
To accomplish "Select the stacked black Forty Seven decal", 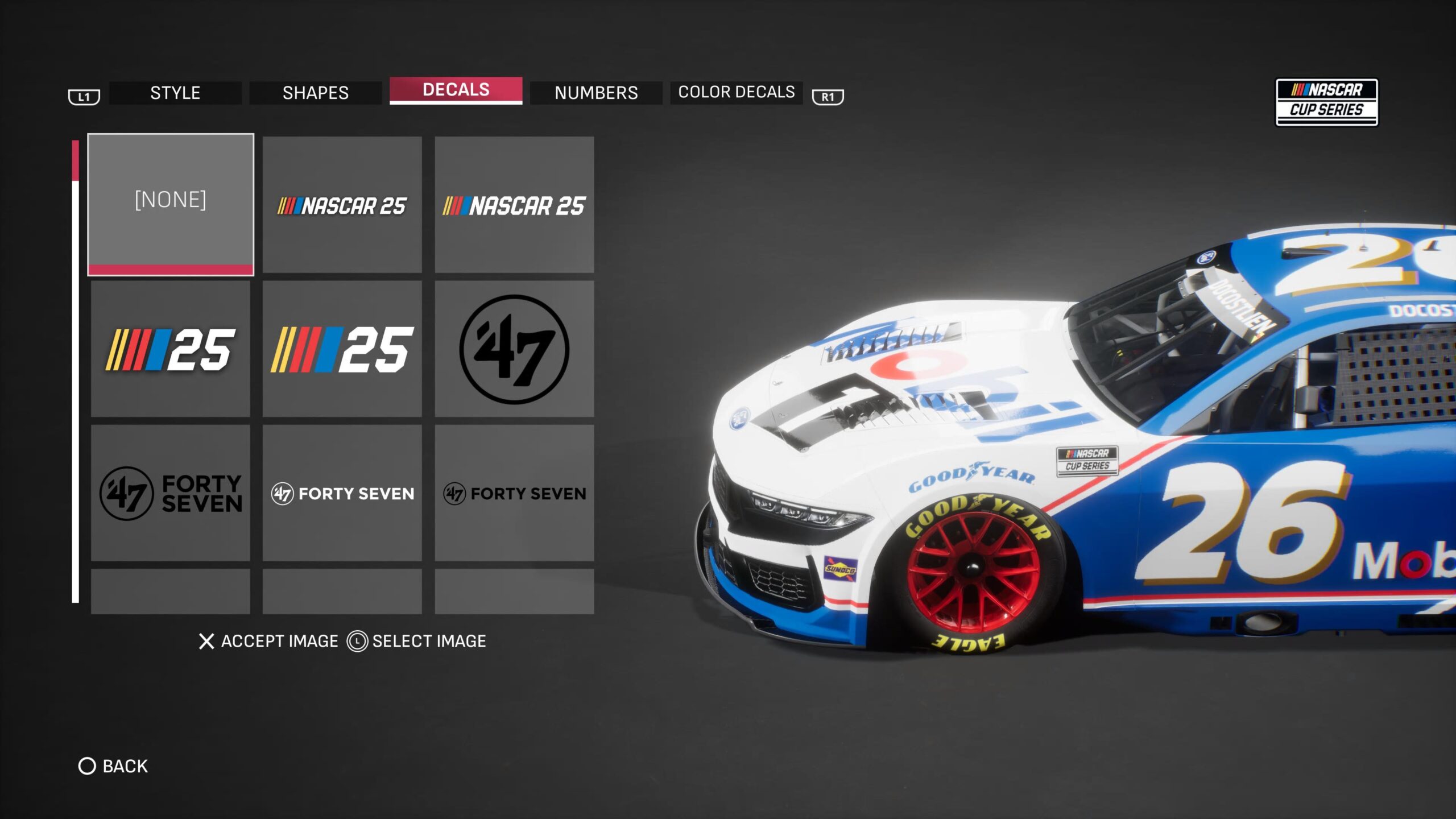I will tap(171, 493).
